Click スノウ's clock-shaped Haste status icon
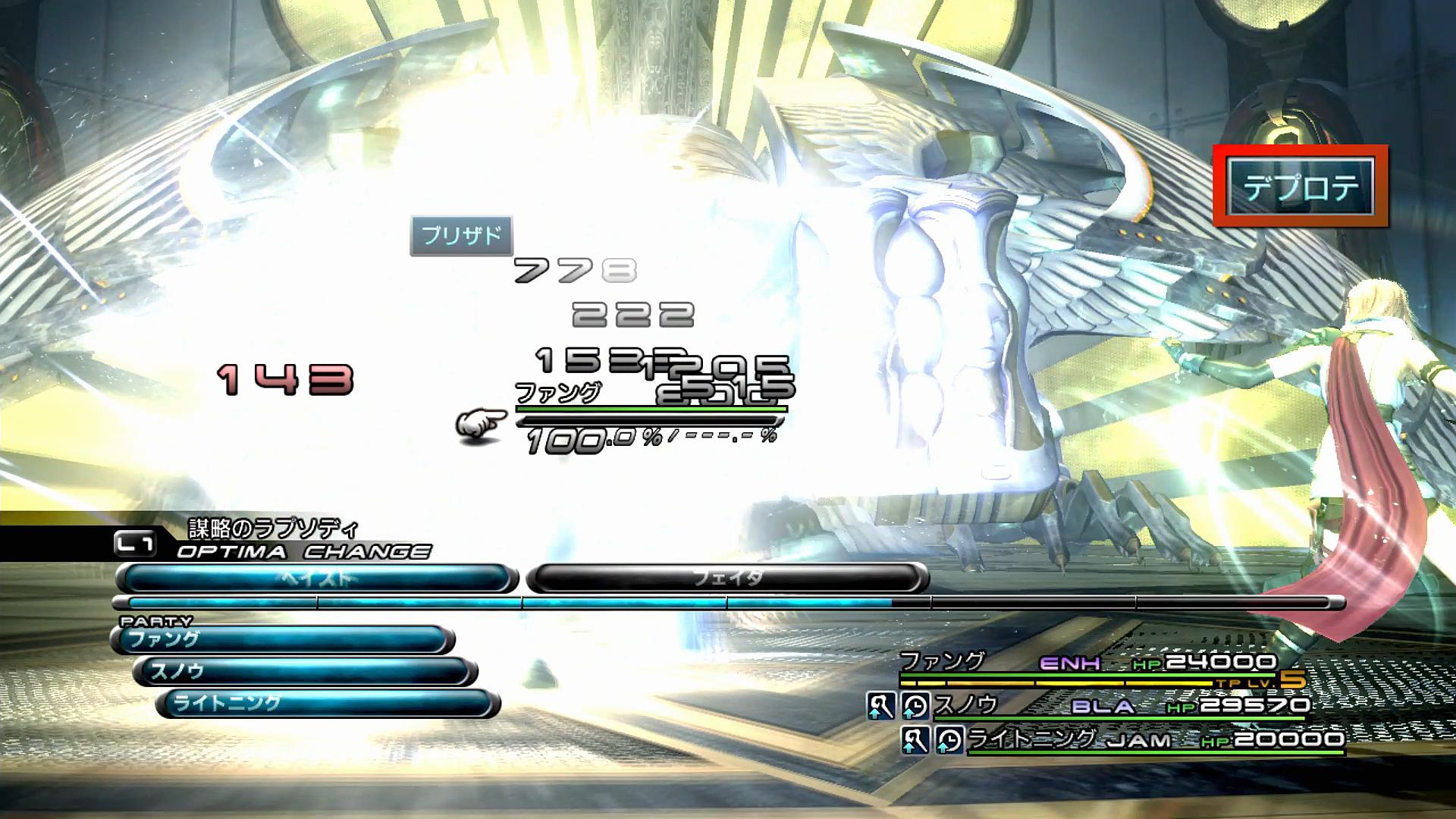The image size is (1456, 819). (915, 706)
